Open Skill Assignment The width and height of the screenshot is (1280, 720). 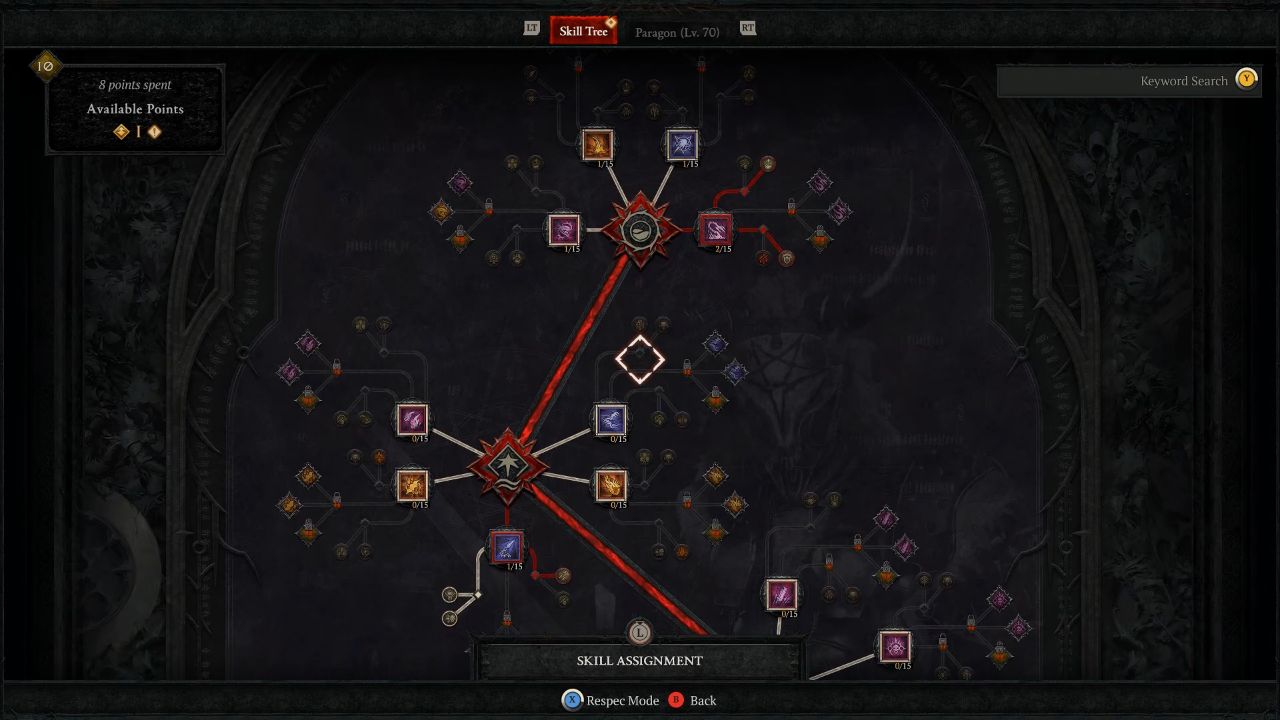point(640,660)
